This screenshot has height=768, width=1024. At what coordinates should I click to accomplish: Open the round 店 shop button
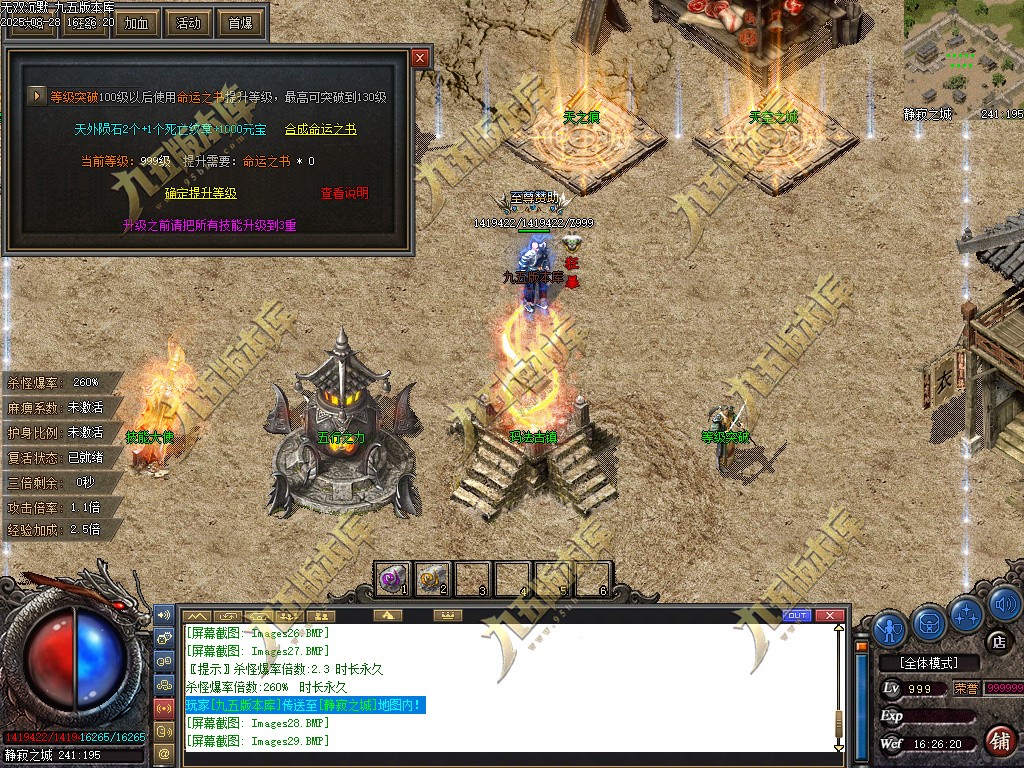click(996, 641)
